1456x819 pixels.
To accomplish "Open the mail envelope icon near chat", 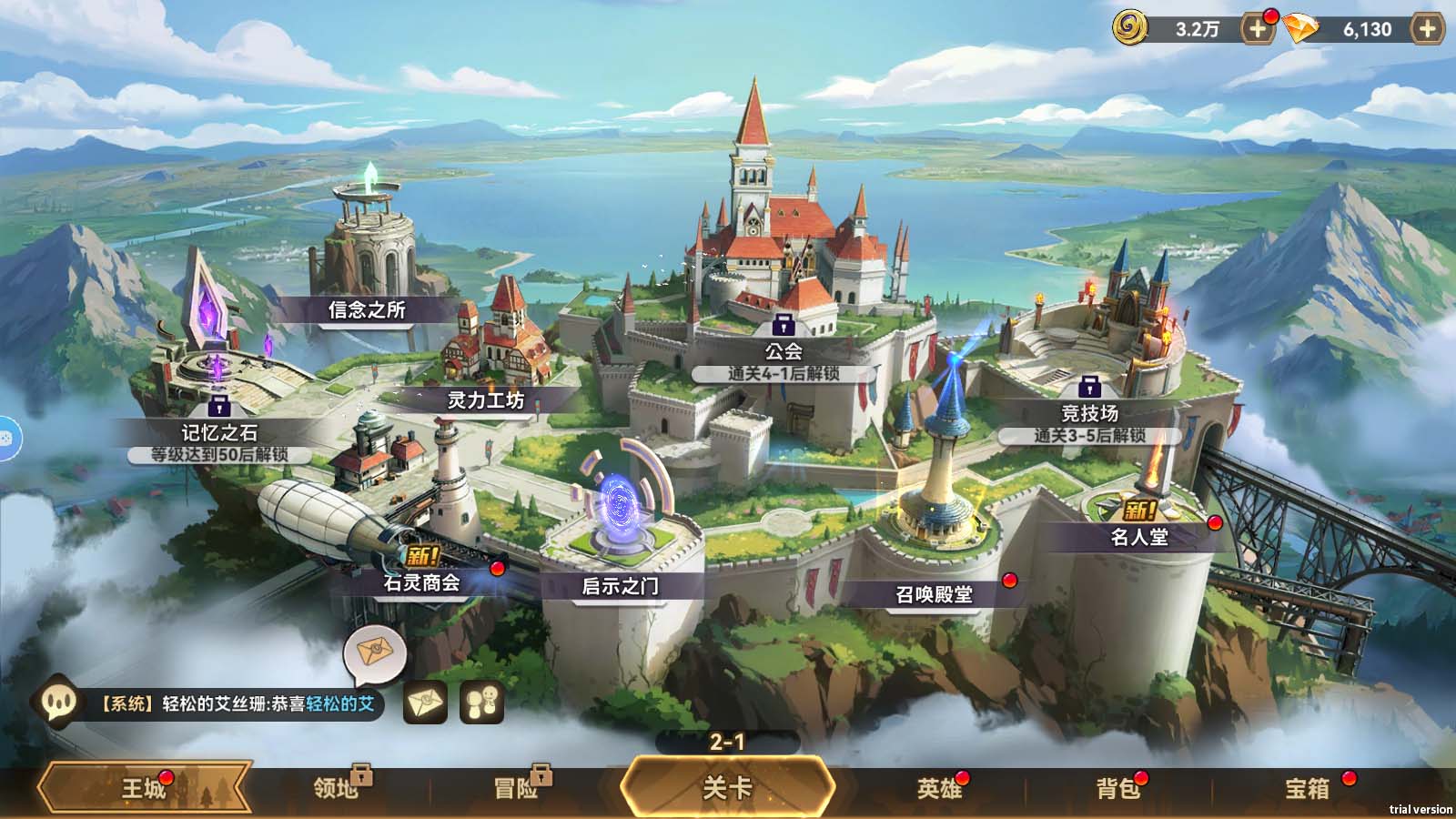I will click(x=425, y=703).
